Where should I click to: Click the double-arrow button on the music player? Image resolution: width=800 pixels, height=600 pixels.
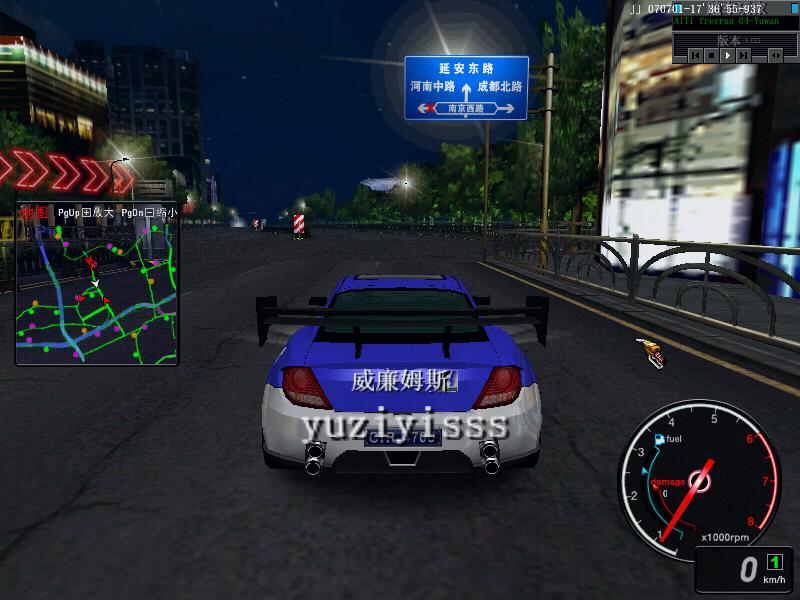tap(776, 56)
